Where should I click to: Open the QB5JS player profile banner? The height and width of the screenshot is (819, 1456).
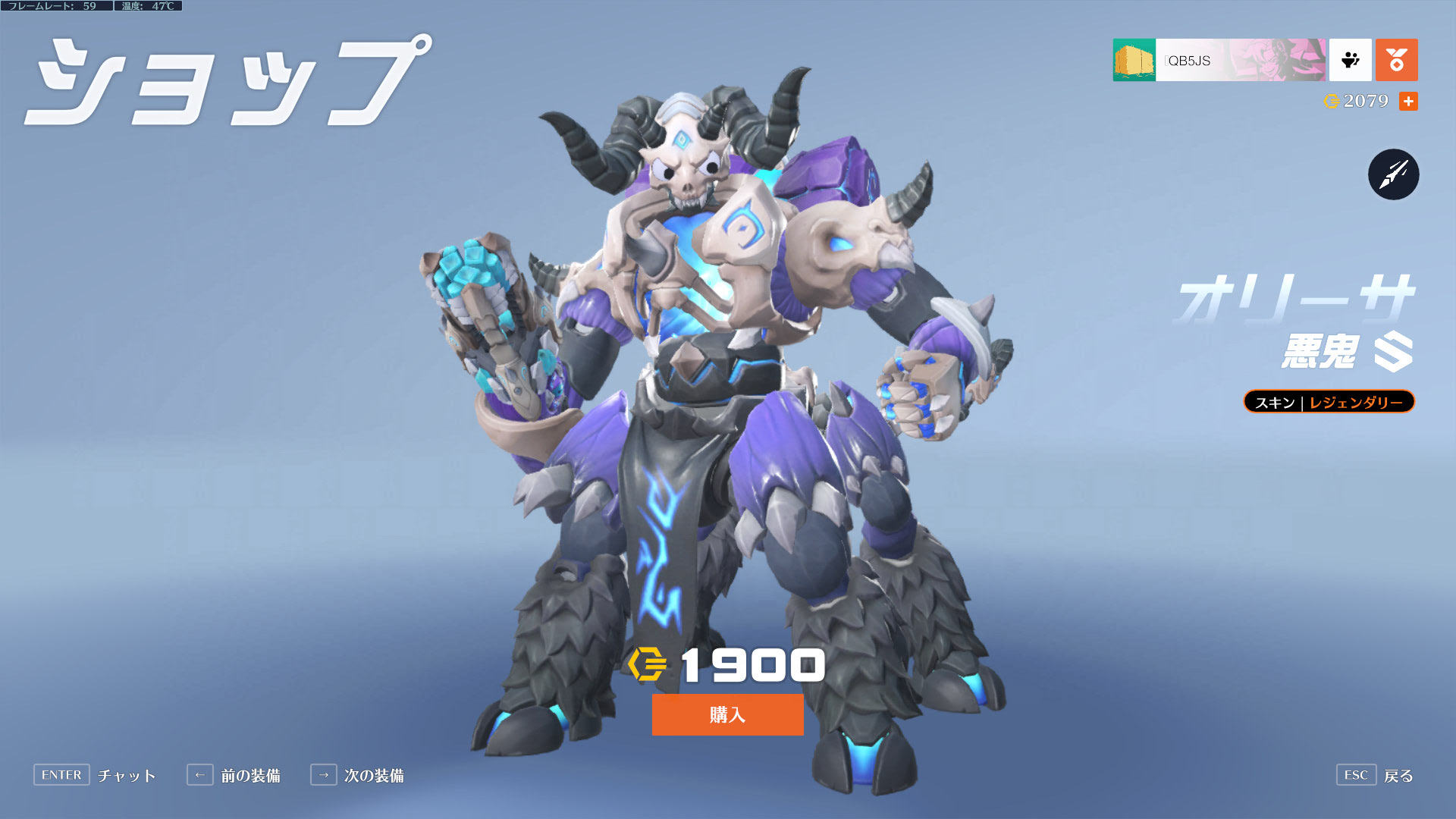(x=1219, y=60)
